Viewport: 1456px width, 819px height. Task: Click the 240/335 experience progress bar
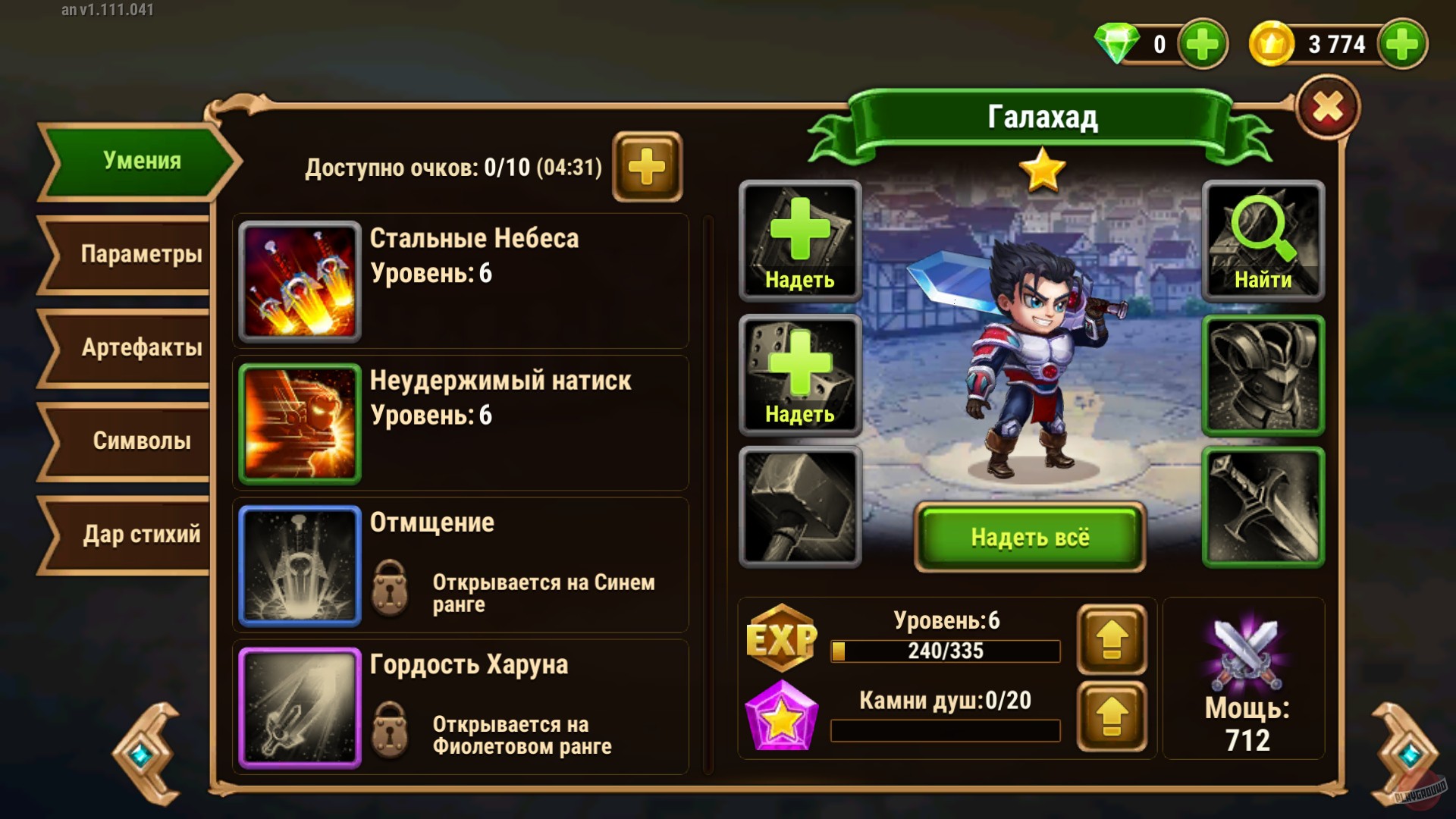[x=944, y=651]
